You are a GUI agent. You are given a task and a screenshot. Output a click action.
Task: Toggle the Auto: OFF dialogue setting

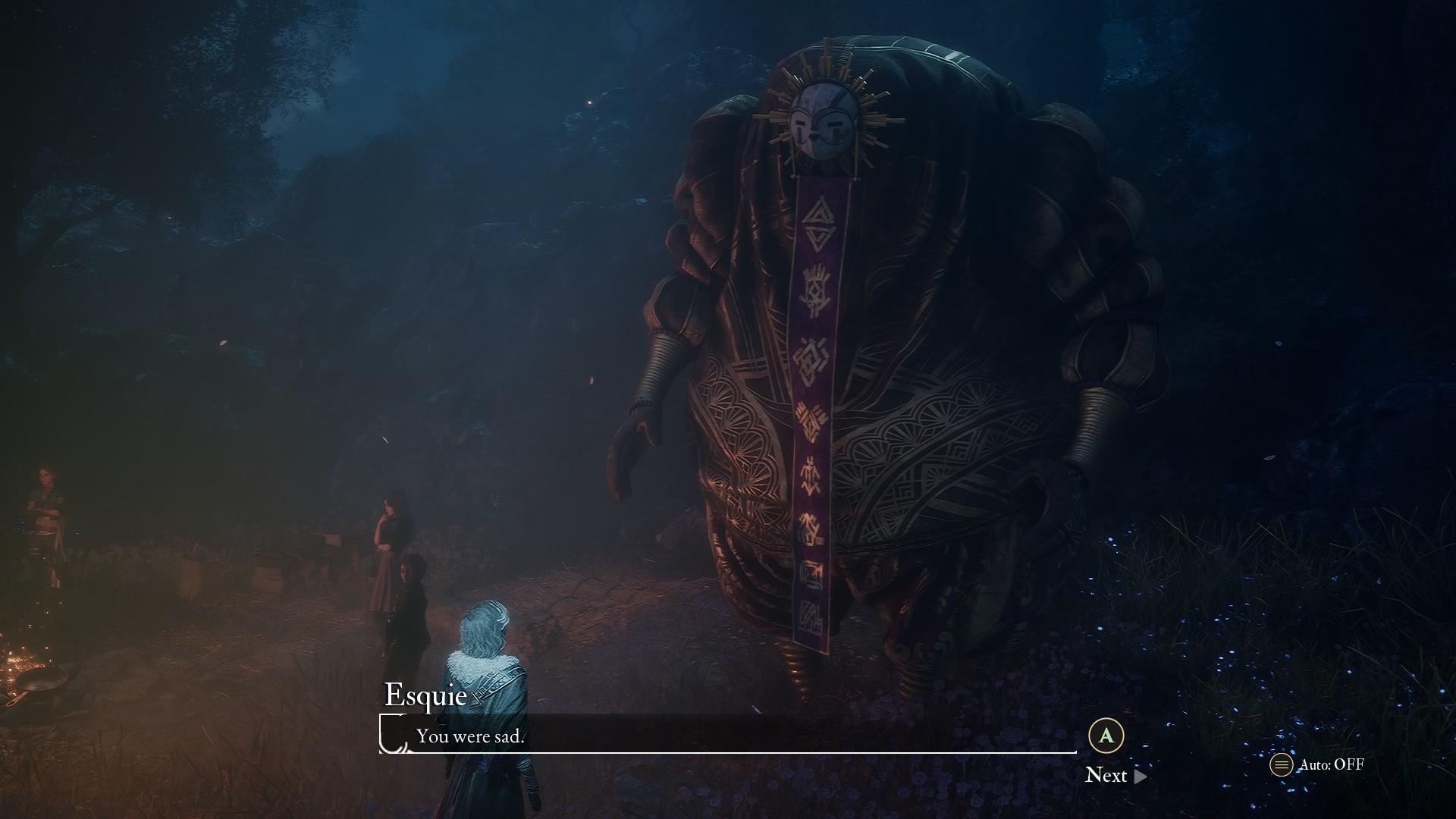pos(1317,764)
